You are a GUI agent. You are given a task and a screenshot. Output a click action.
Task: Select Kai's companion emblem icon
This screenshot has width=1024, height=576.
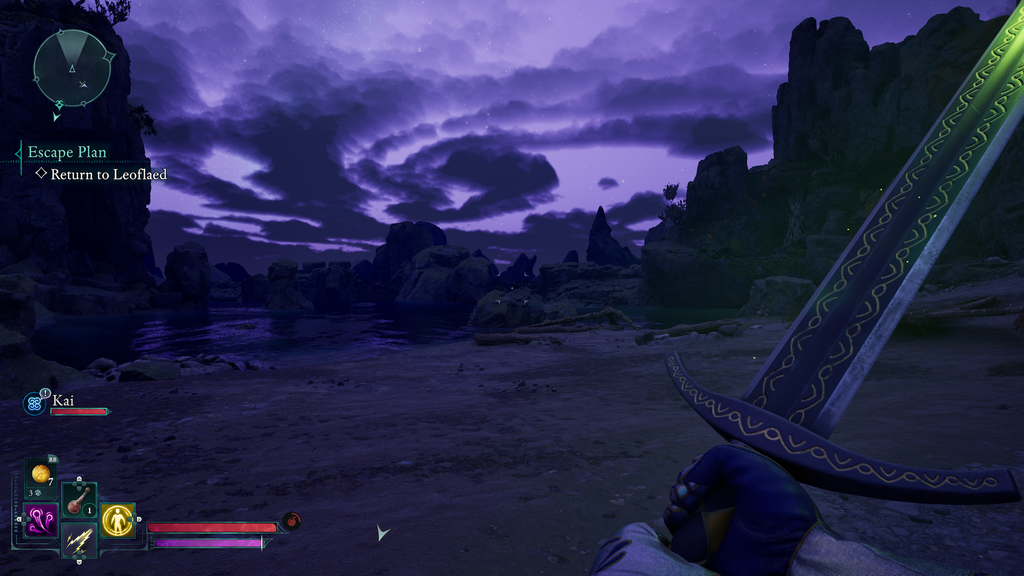click(34, 403)
